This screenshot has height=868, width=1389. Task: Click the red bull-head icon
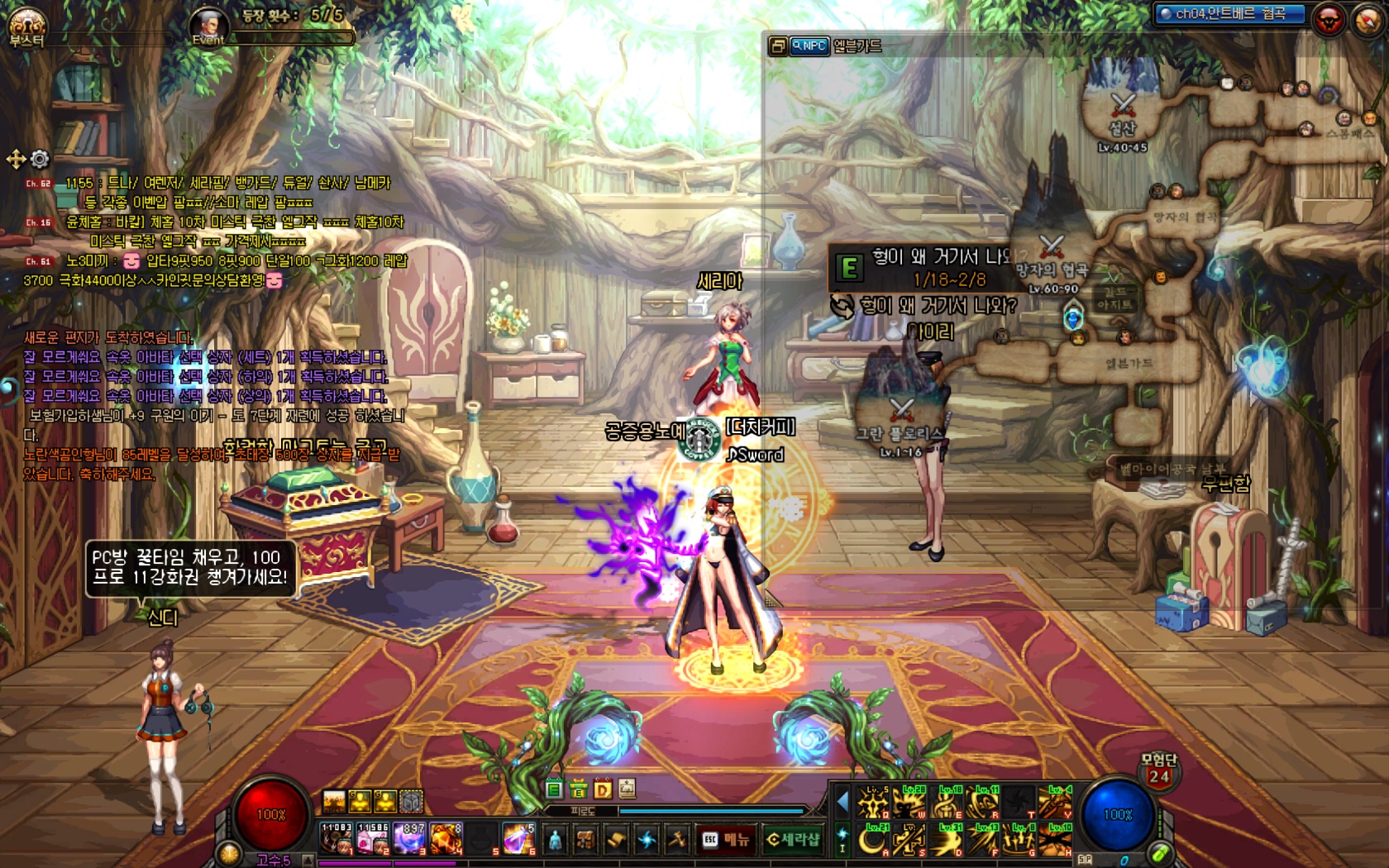click(x=1329, y=19)
